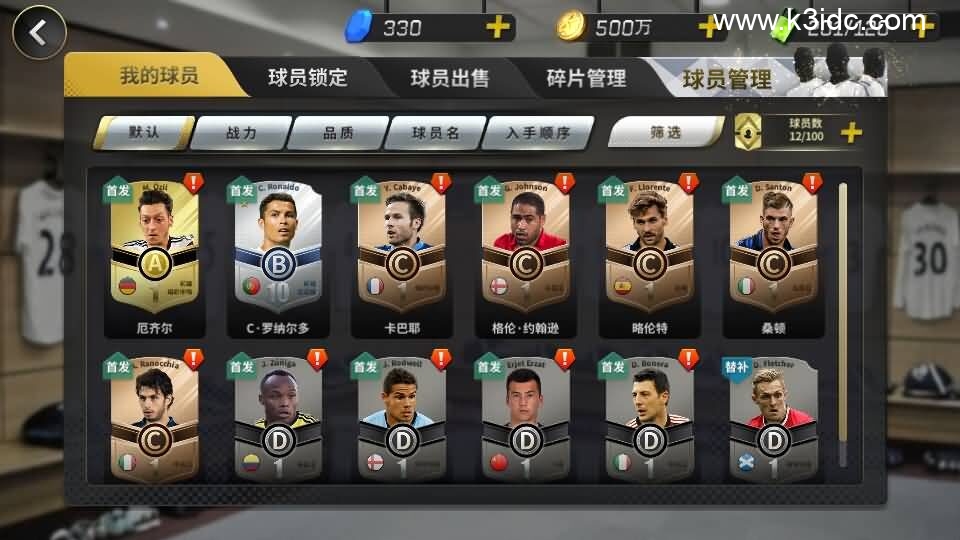Open the 格伦·约翰逊 player card
The image size is (960, 540).
pyautogui.click(x=526, y=256)
